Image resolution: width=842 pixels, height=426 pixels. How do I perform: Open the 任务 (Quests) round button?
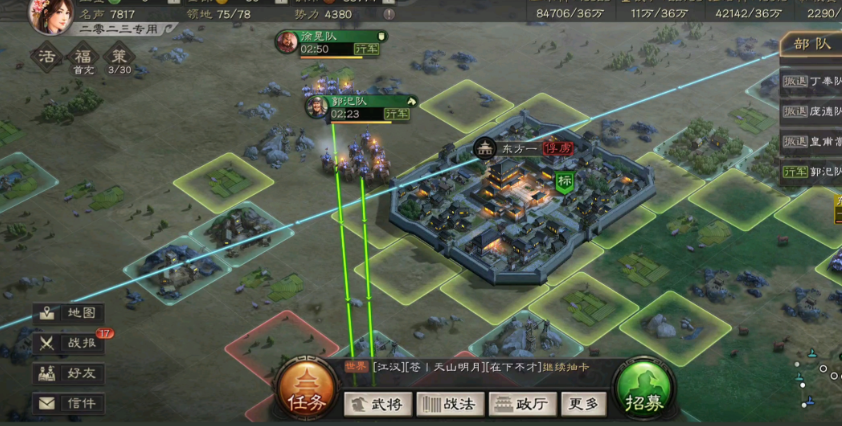[x=305, y=390]
